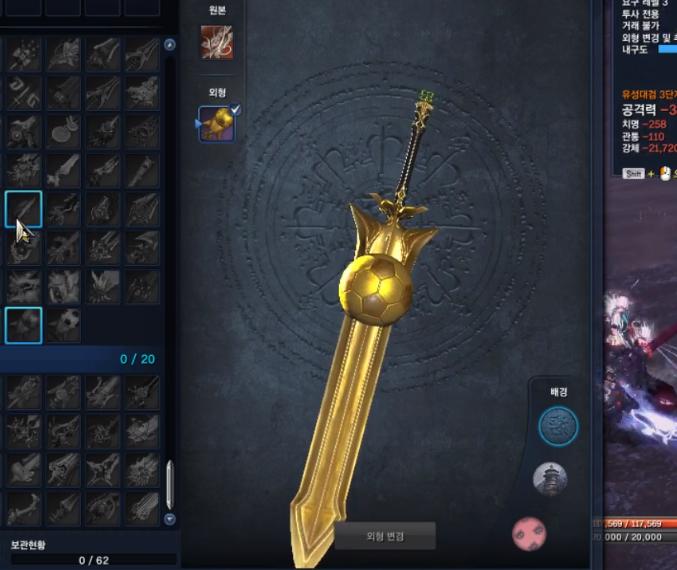Click the weapon list scroll-down arrow

click(x=169, y=519)
